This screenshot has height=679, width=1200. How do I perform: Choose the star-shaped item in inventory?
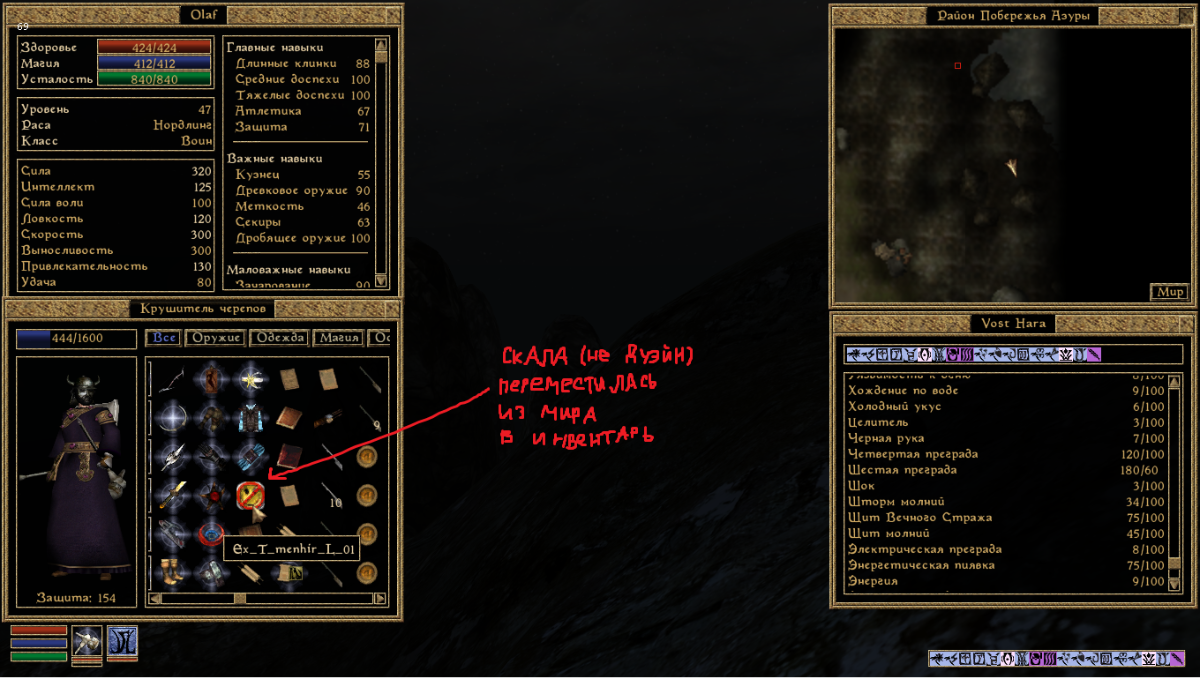point(250,379)
